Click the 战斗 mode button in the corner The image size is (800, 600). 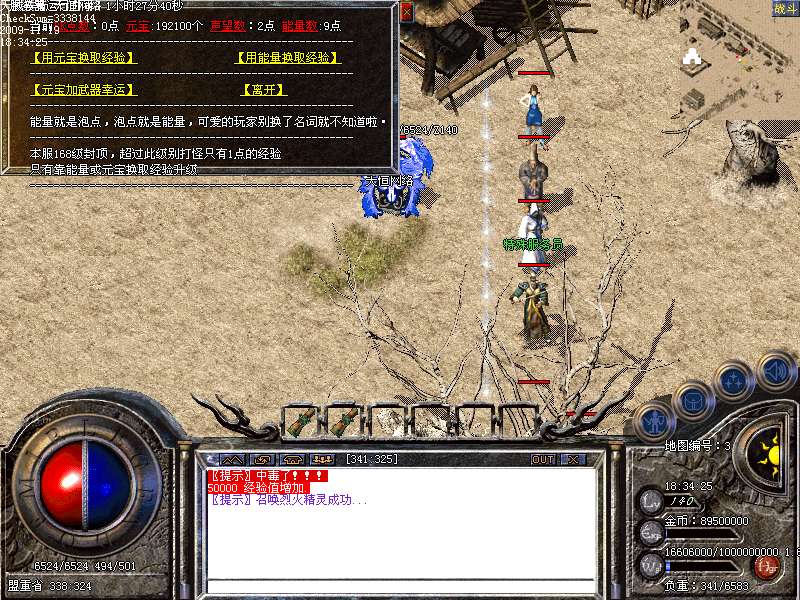(786, 9)
